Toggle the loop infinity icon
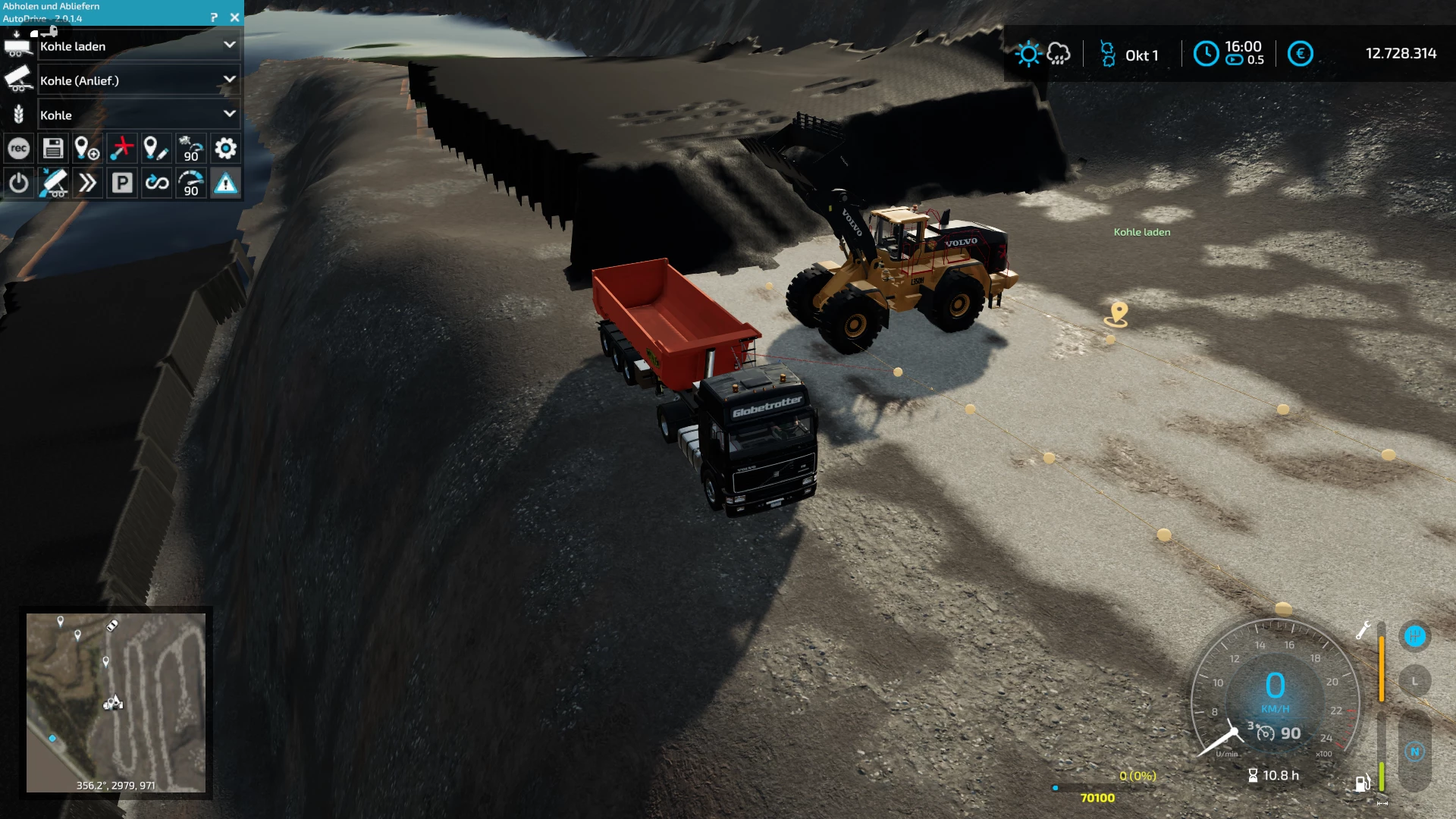 click(x=157, y=183)
